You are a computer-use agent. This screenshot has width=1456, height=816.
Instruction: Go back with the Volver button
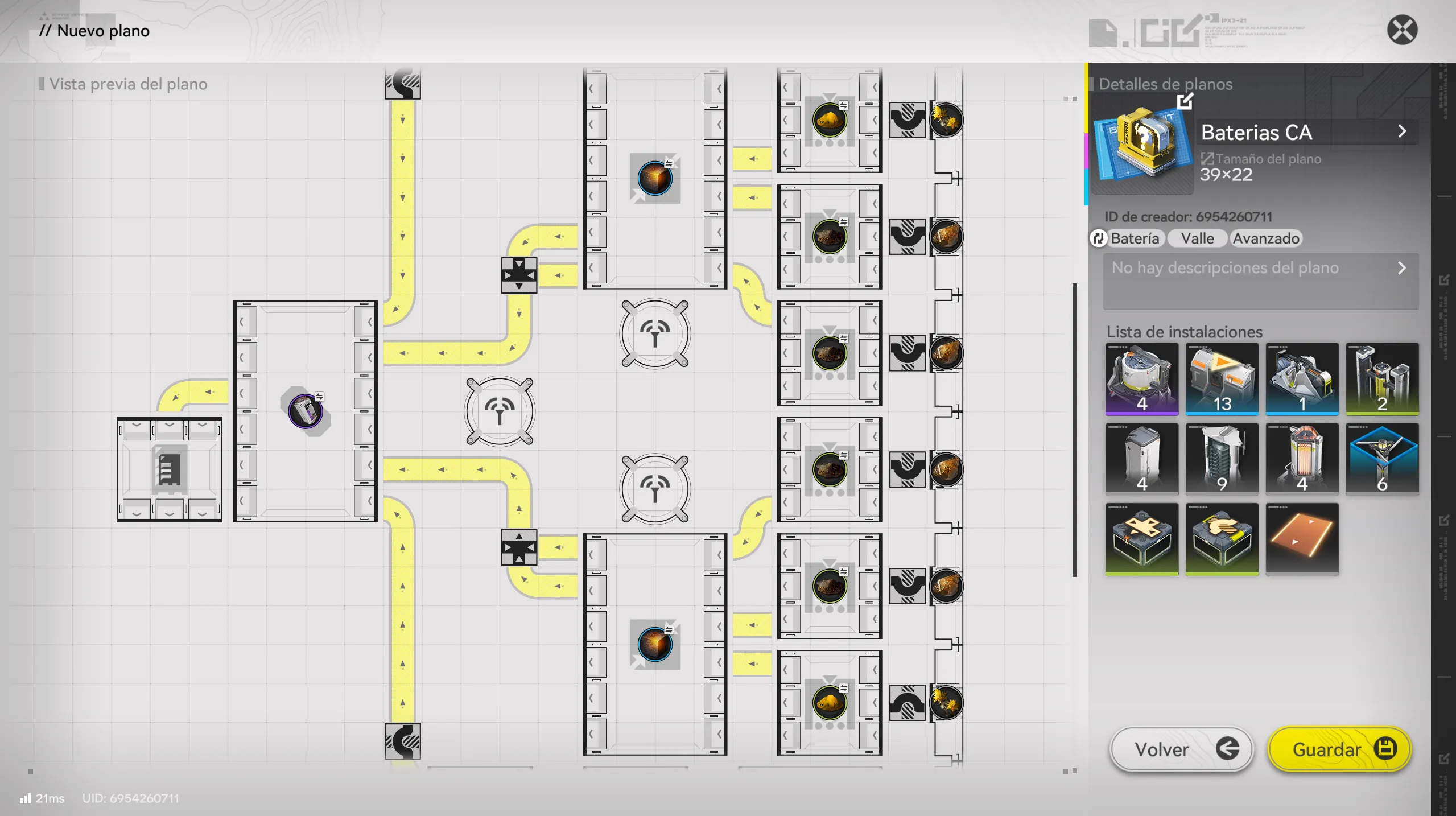point(1181,749)
